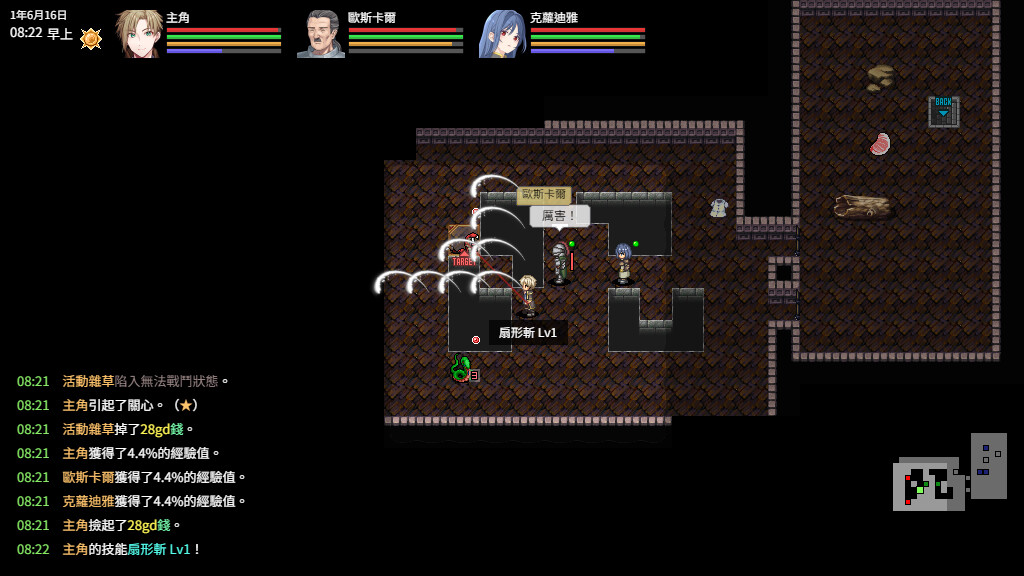Choose 克蘿迪雅's party portrait

tap(502, 34)
